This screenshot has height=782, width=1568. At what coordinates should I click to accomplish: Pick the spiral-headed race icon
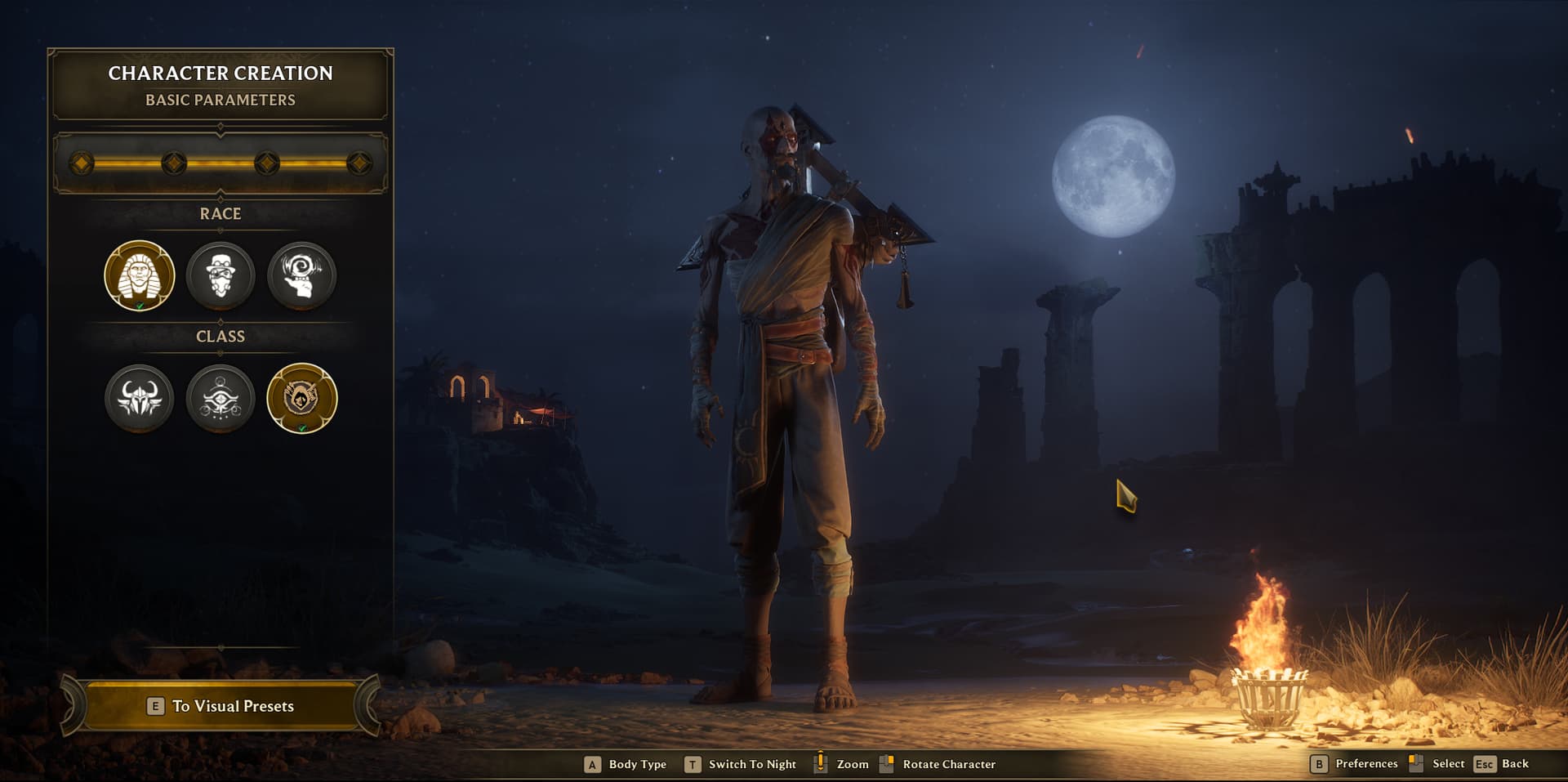coord(302,275)
